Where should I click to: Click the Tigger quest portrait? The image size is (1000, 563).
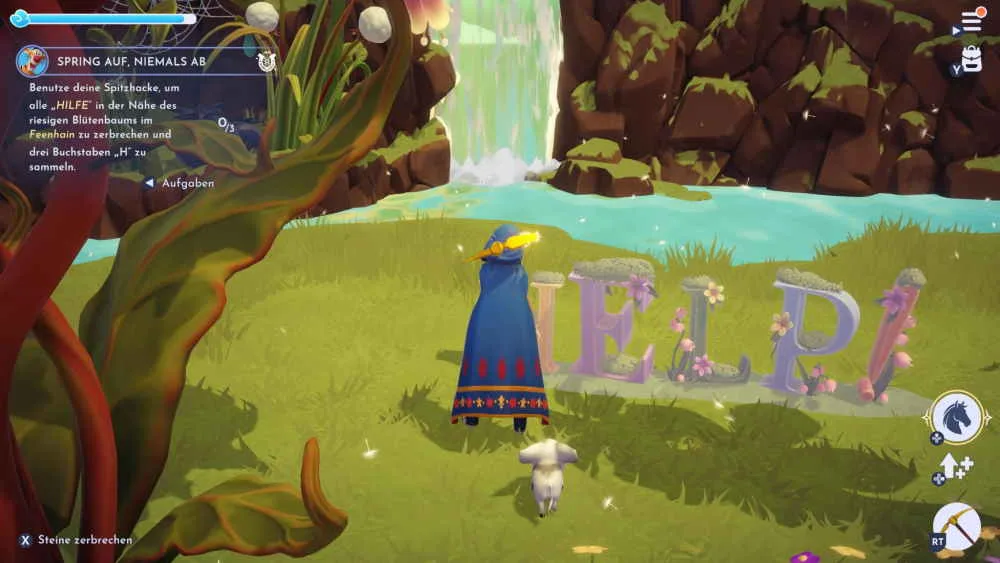[32, 61]
